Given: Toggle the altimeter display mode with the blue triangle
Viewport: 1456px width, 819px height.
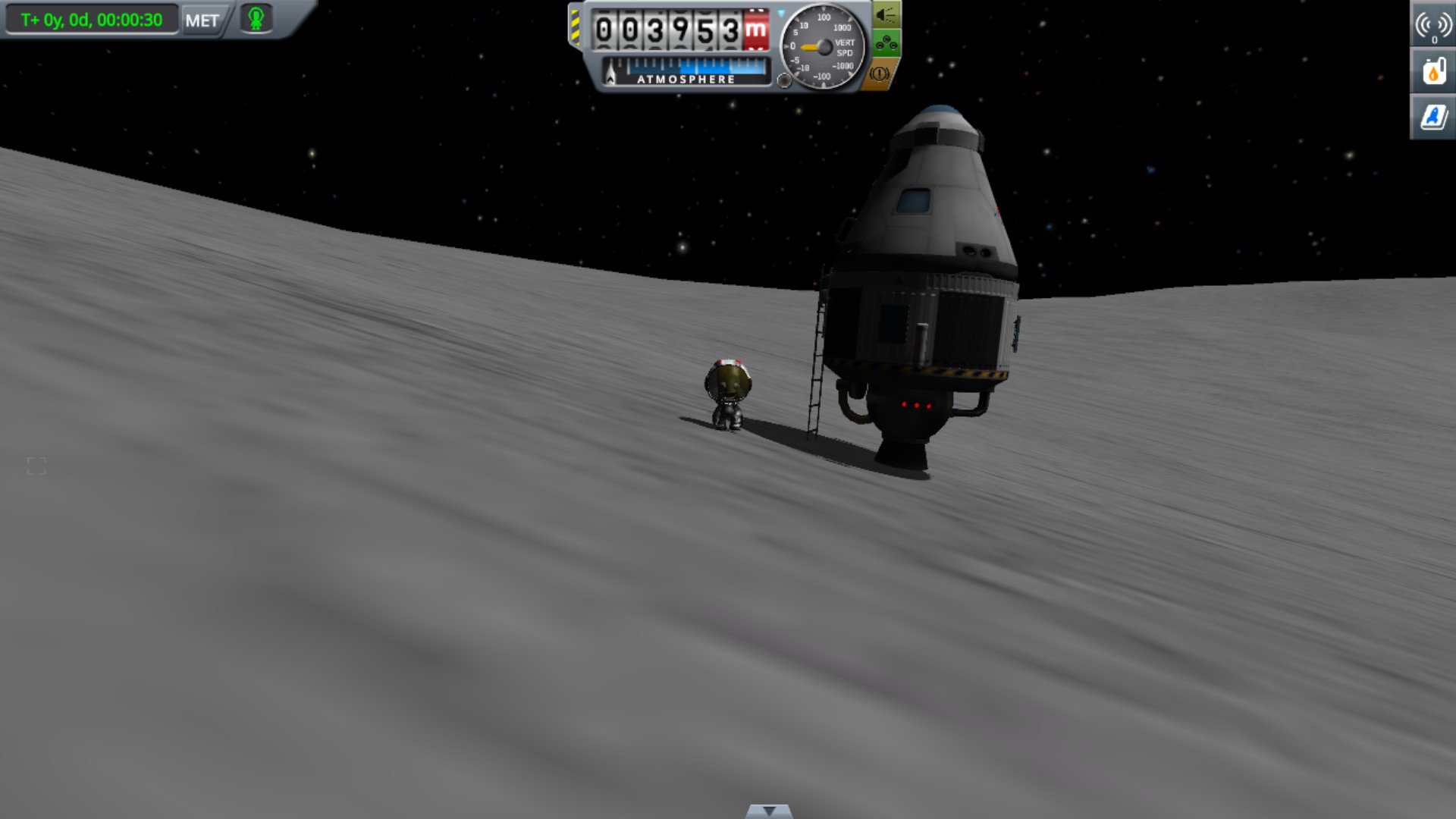Looking at the screenshot, I should tap(780, 12).
